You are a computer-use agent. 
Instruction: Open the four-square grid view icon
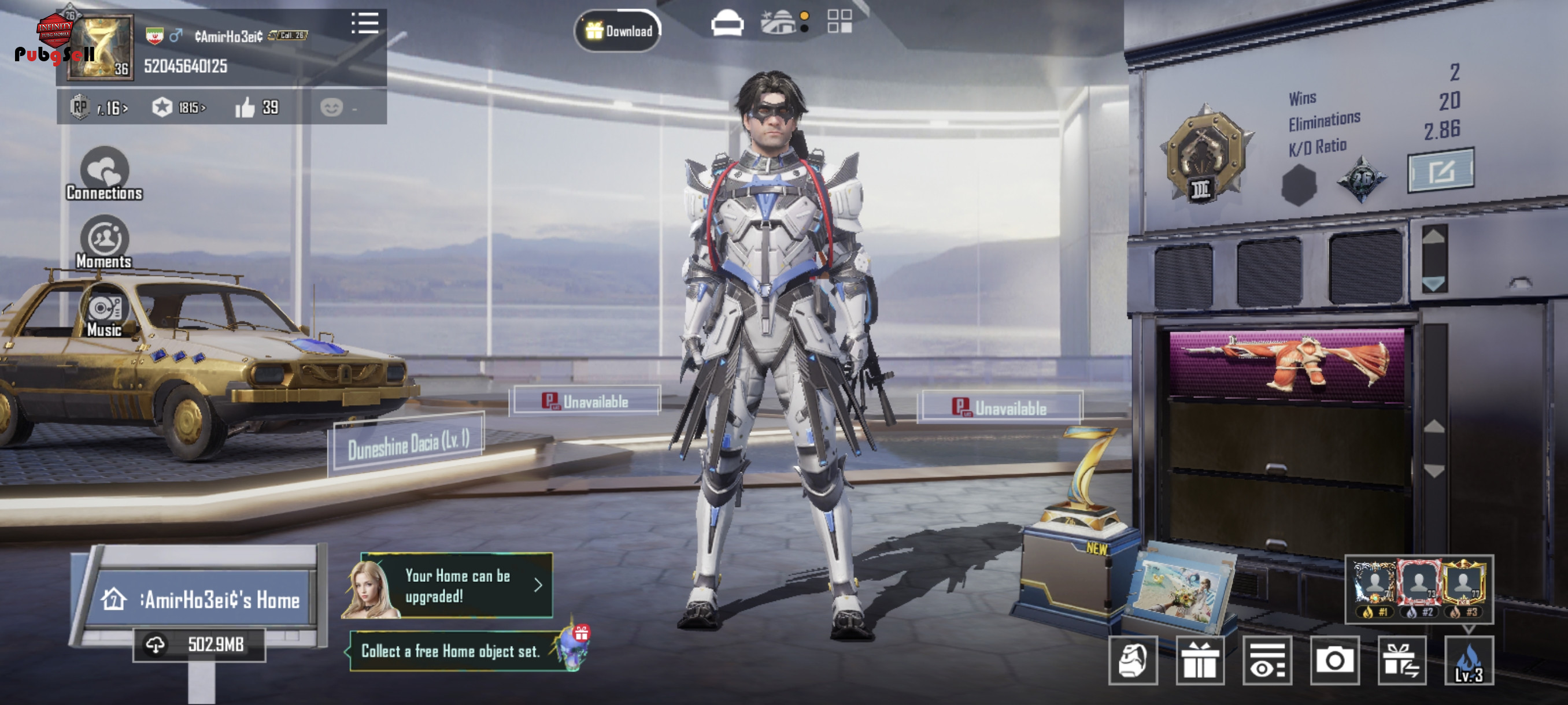click(840, 22)
